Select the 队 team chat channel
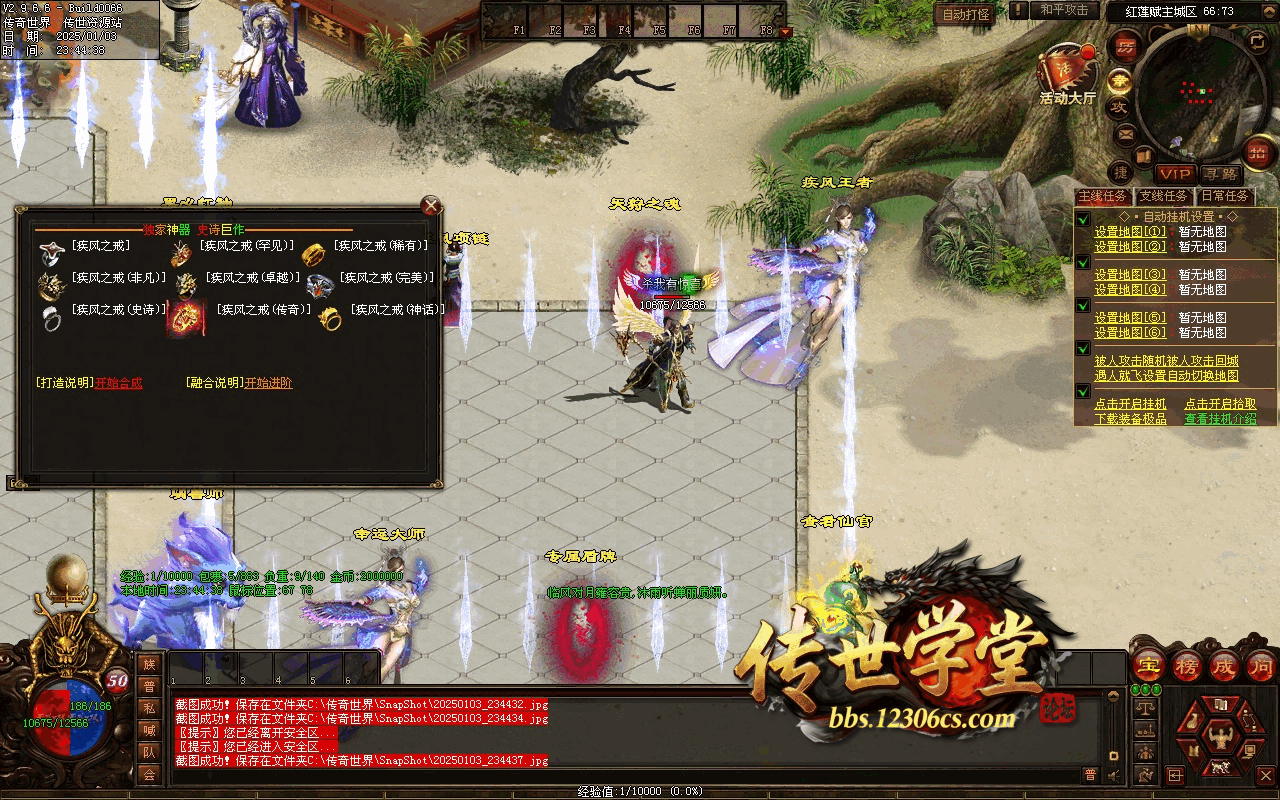The image size is (1280, 800). pyautogui.click(x=148, y=752)
